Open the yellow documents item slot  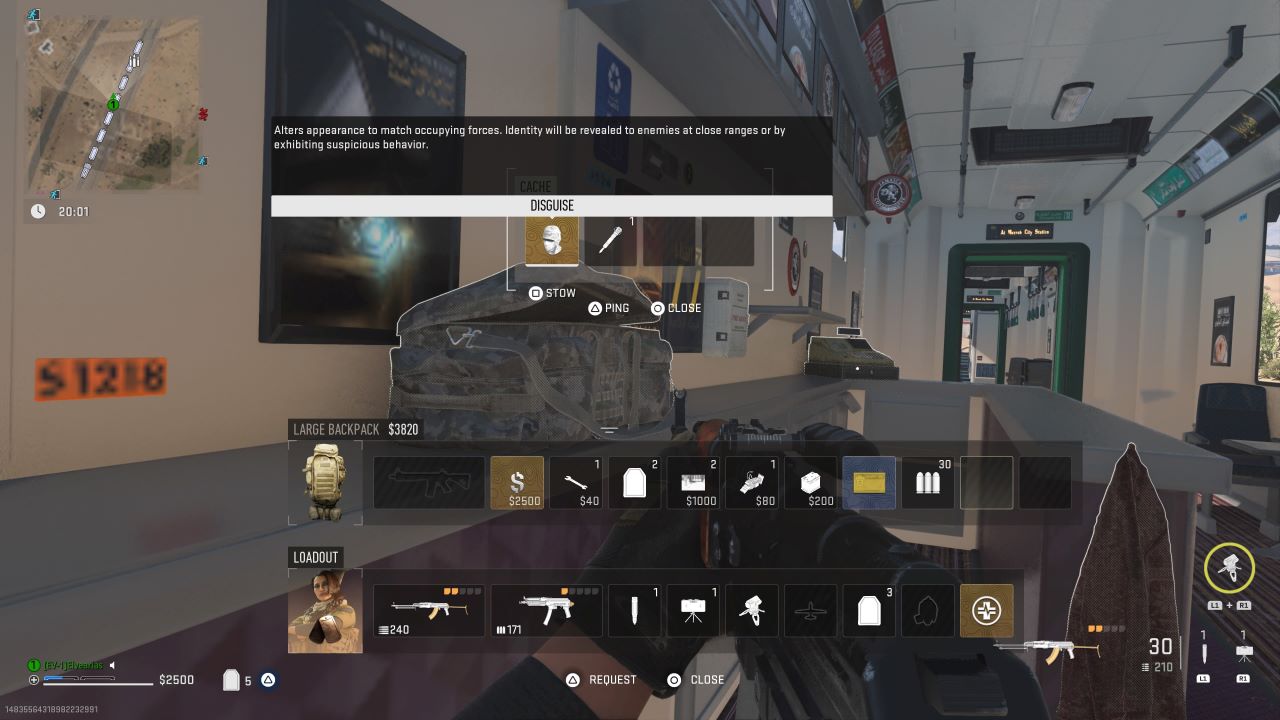pos(868,483)
